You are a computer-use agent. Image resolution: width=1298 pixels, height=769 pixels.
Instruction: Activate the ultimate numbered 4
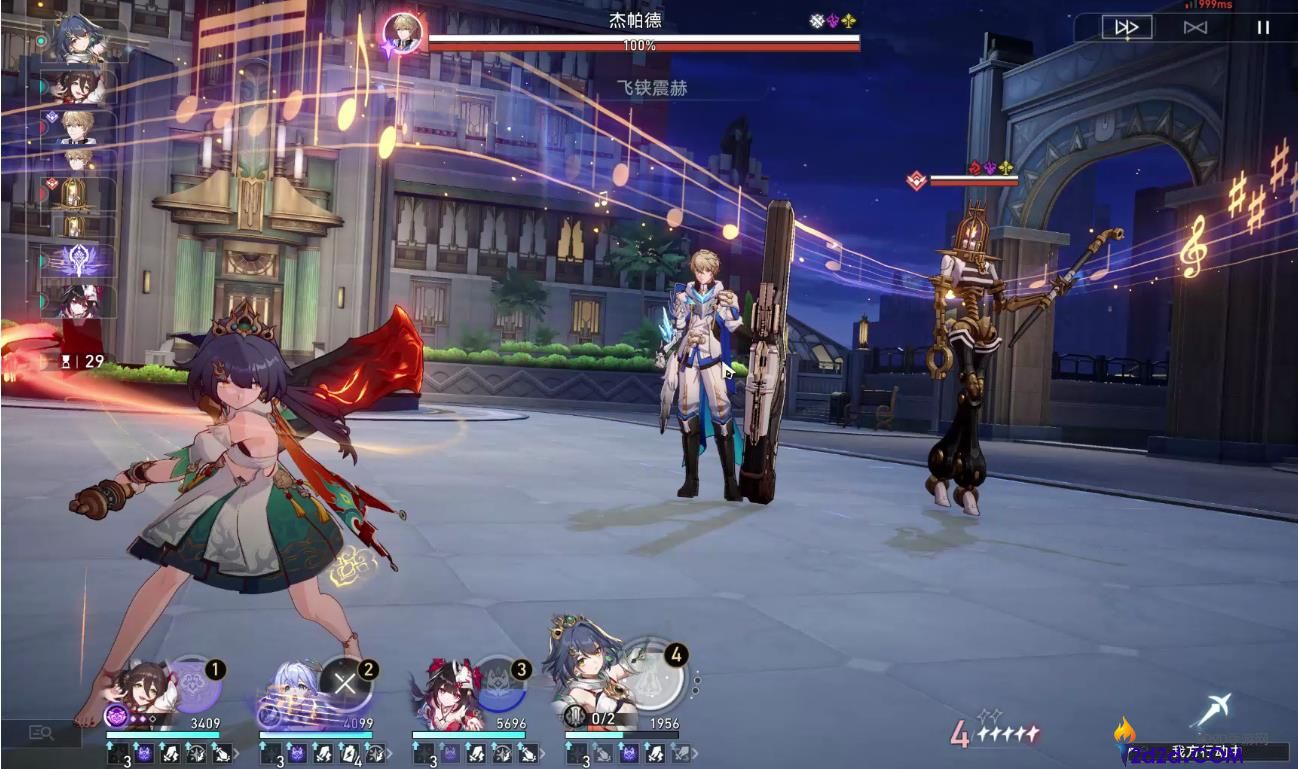(658, 672)
